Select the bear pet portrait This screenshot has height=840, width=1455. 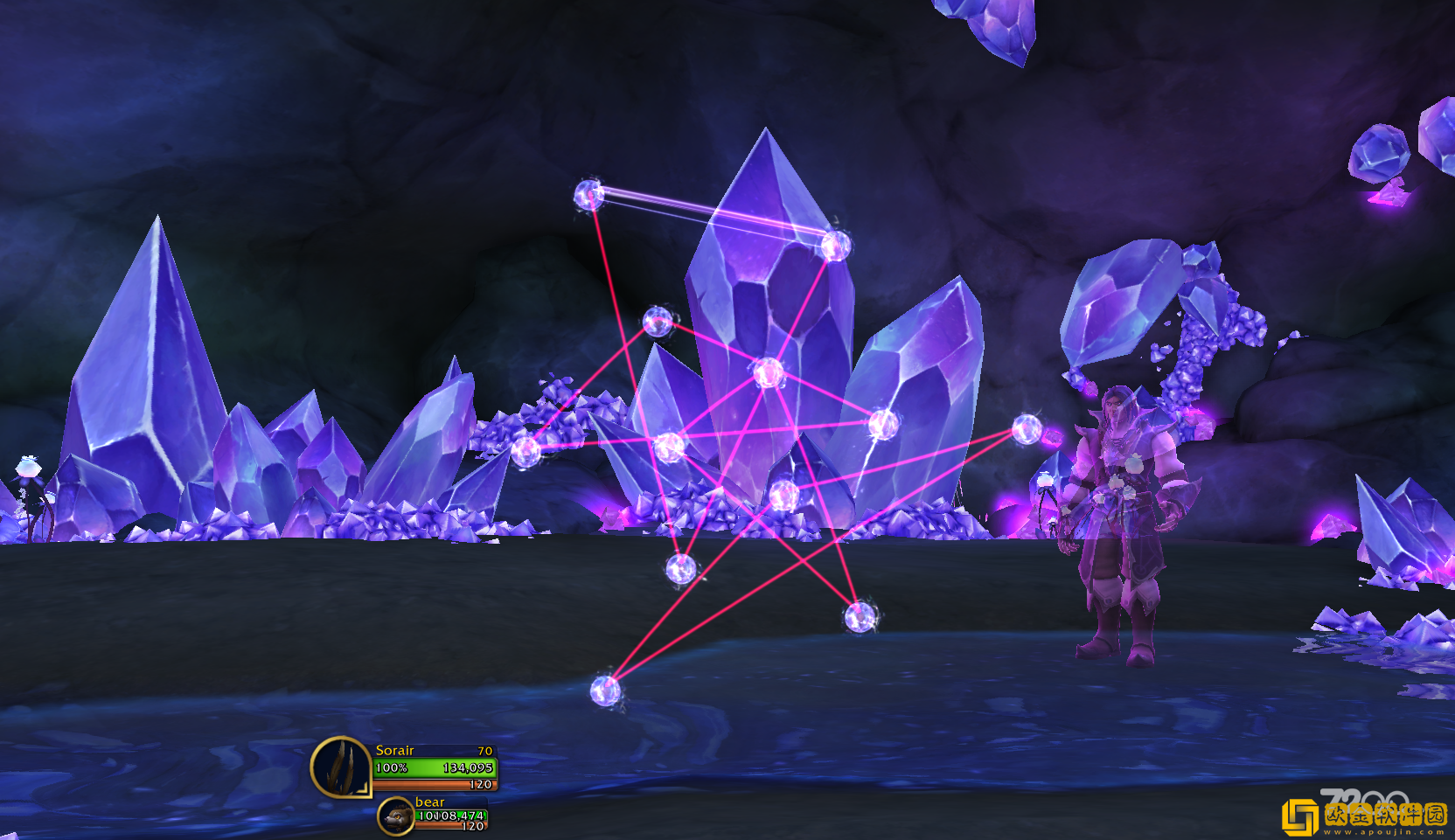click(x=396, y=816)
